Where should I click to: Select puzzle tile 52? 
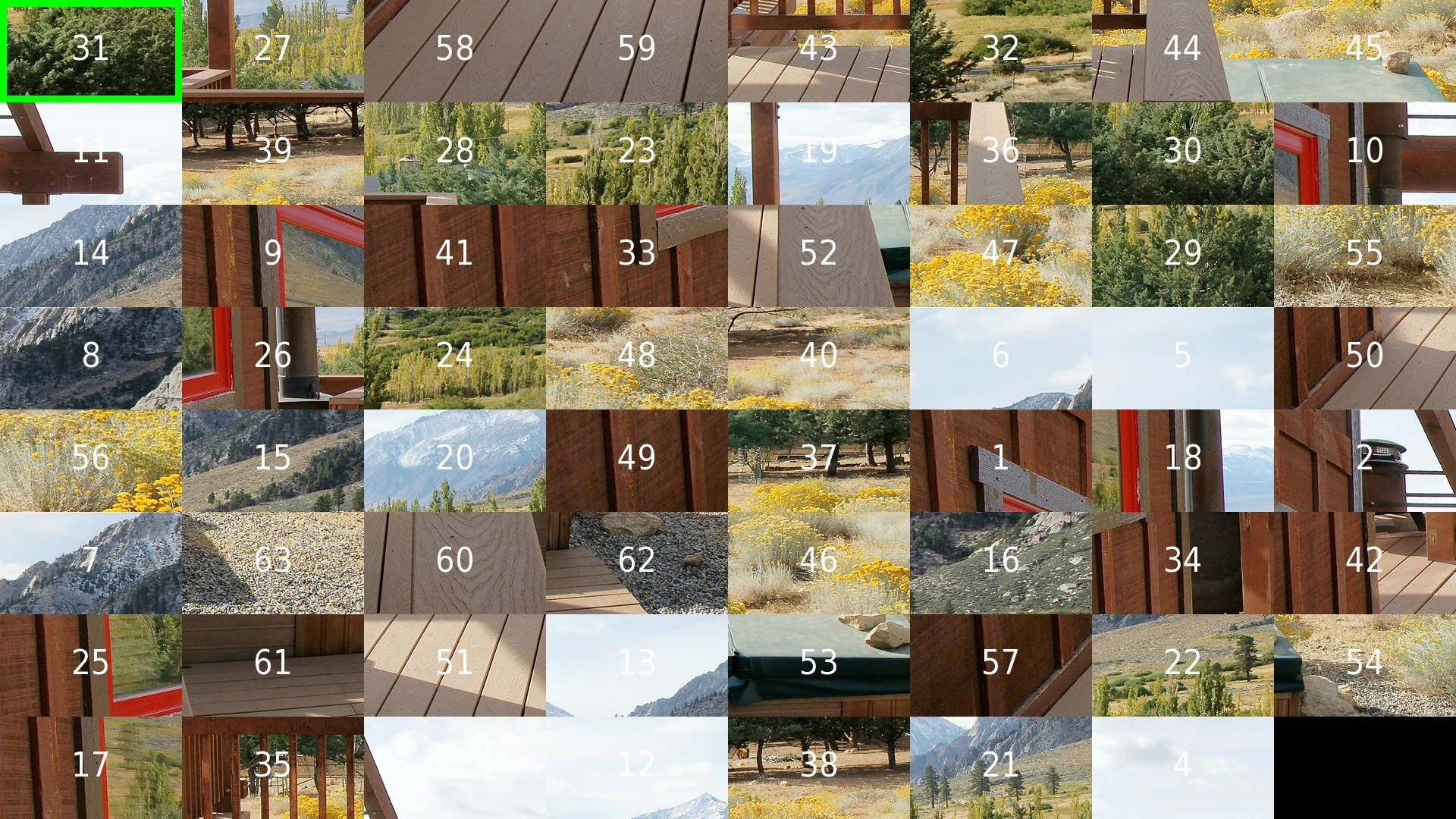(x=819, y=256)
